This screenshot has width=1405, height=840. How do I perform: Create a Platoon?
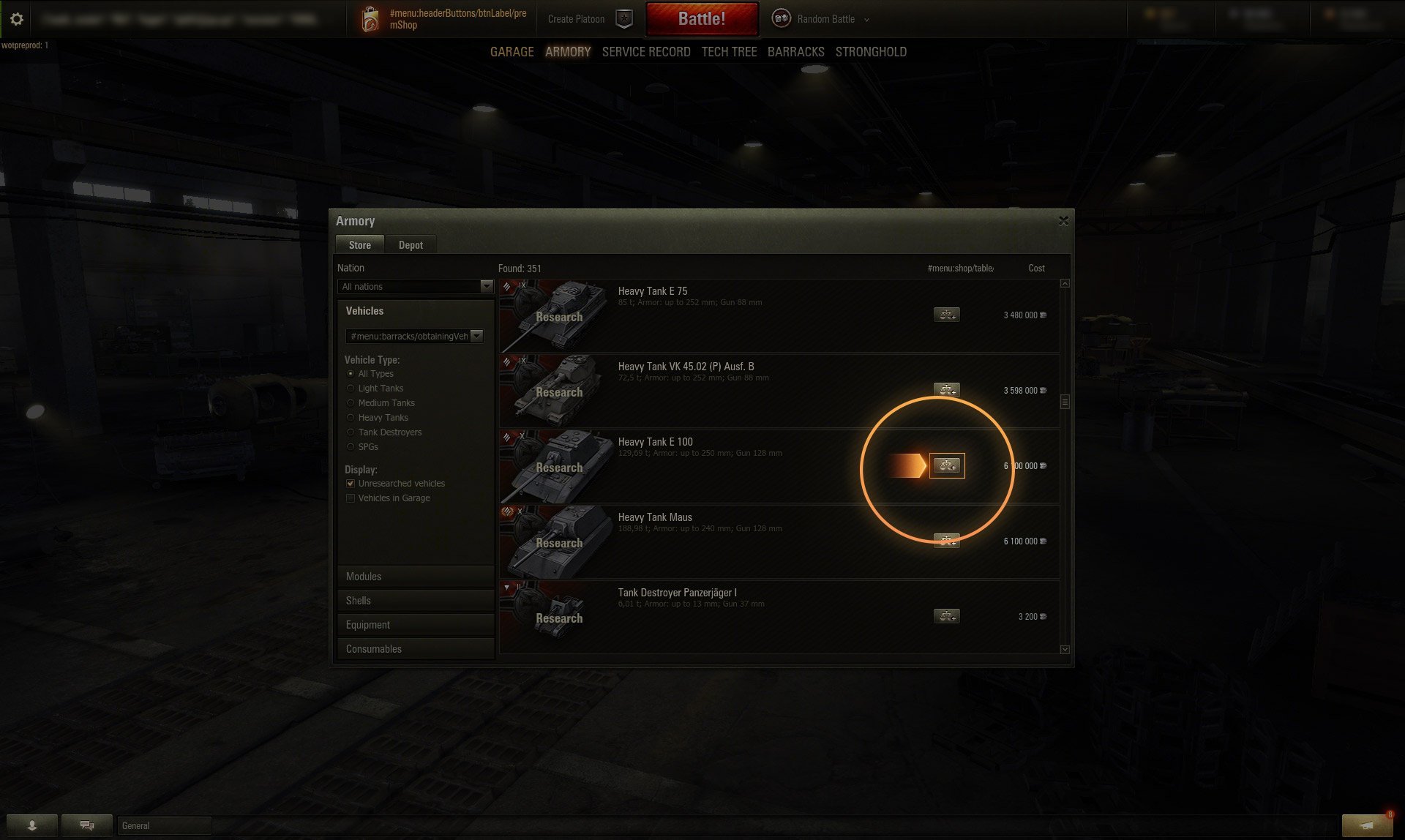coord(576,19)
